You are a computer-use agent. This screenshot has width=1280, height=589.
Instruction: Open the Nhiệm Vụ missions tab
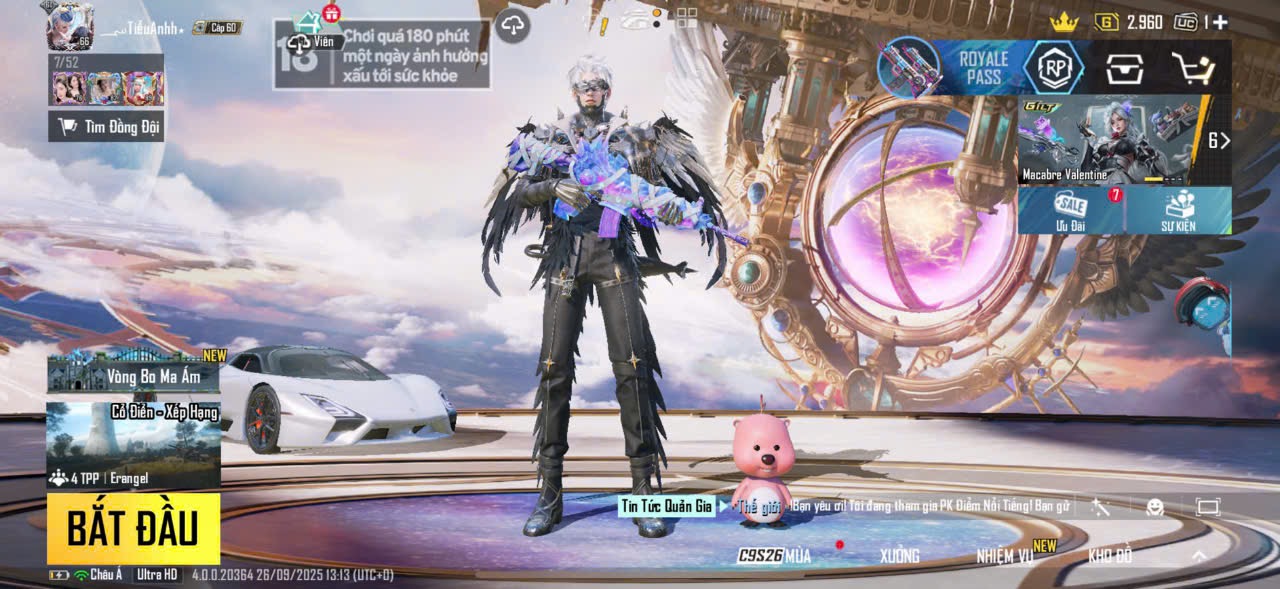(x=1005, y=556)
